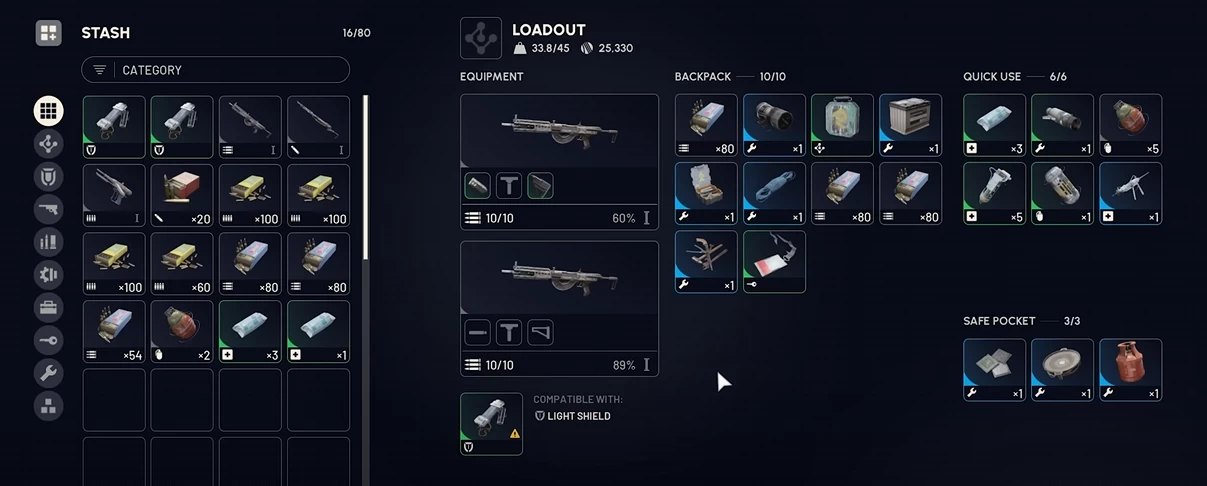Select the x5 grenade in quick use
This screenshot has width=1207, height=486.
(1130, 125)
